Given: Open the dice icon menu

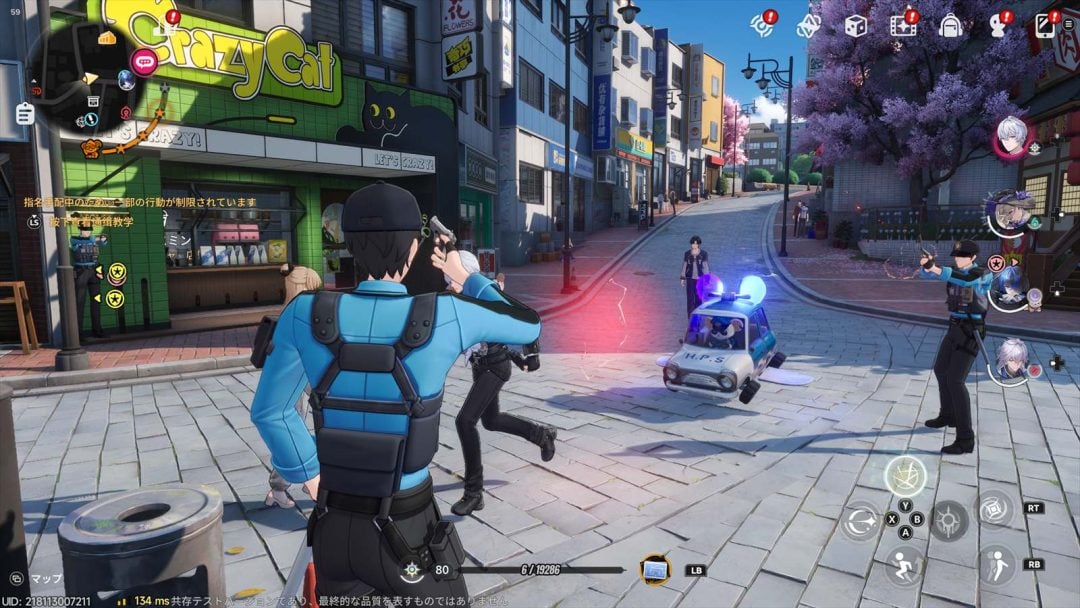Looking at the screenshot, I should (855, 26).
